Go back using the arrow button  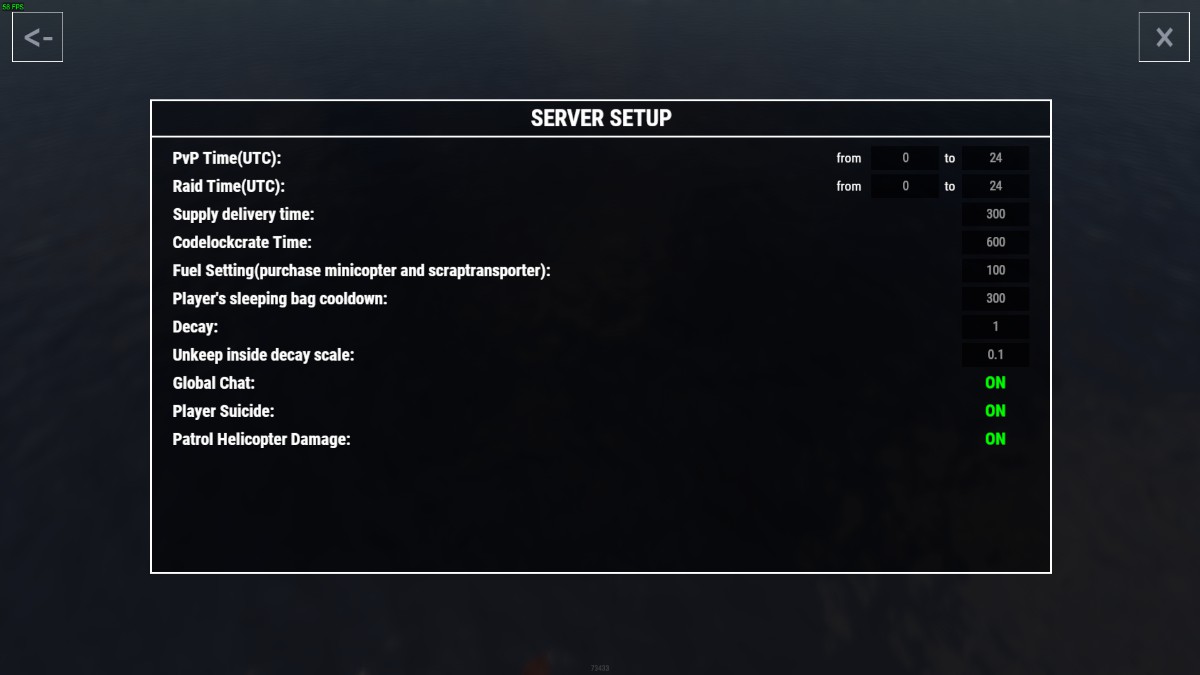(38, 38)
